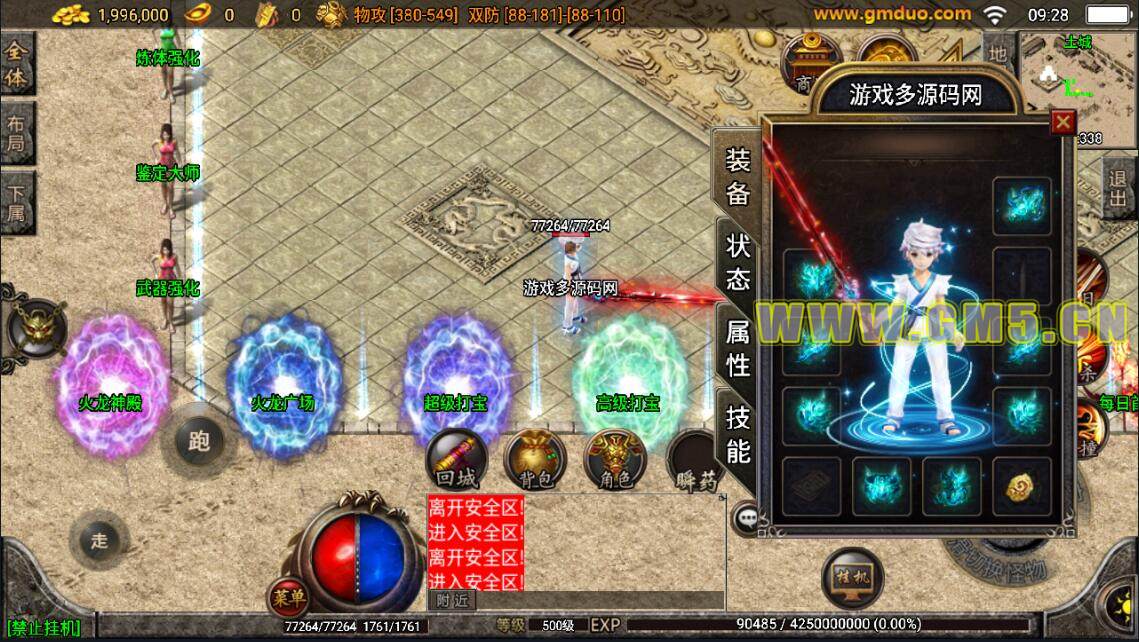Use the 回城 return-to-town button
This screenshot has height=642, width=1139.
point(457,460)
